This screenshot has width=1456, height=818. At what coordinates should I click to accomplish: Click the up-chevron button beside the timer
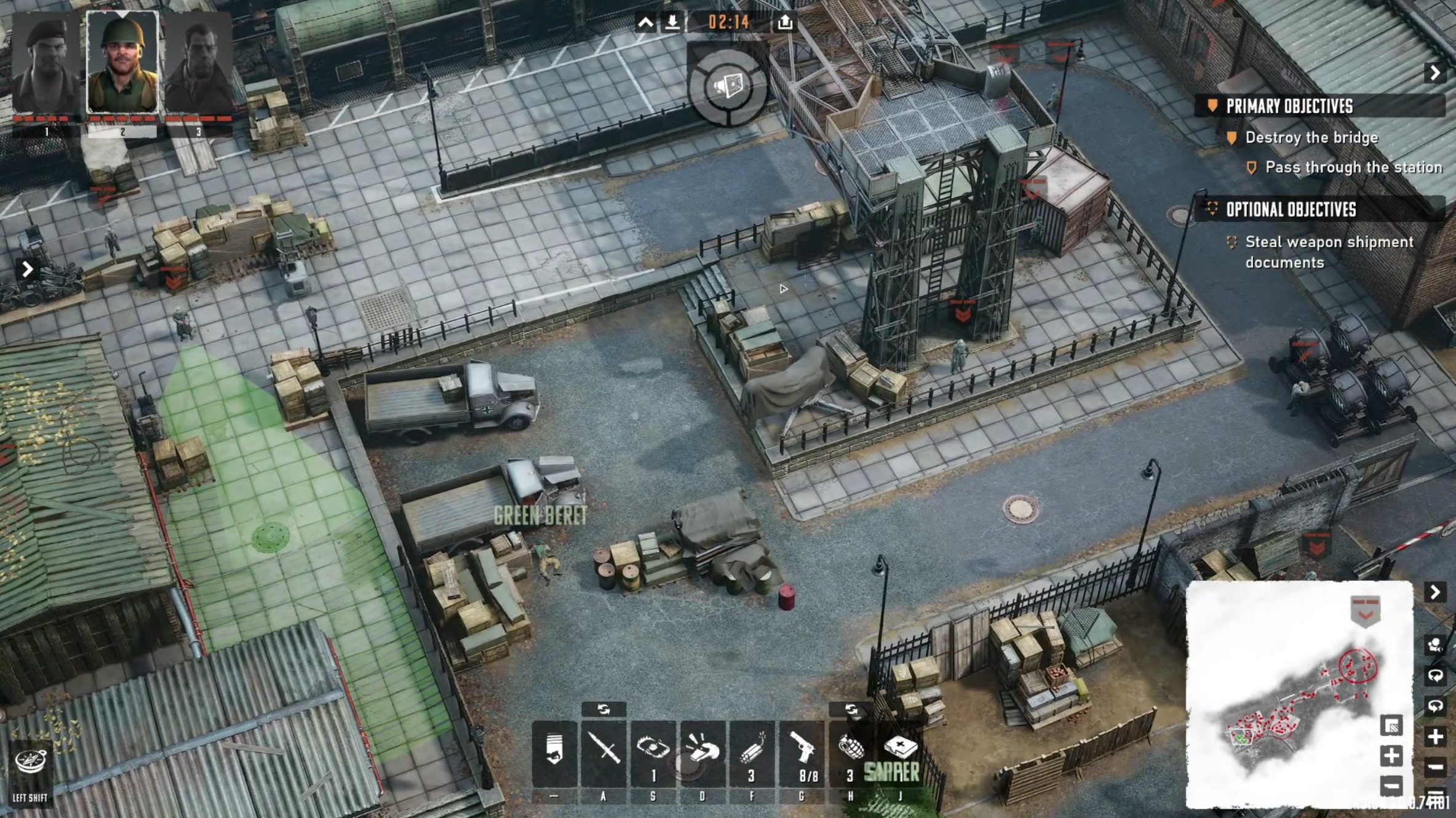[x=645, y=23]
